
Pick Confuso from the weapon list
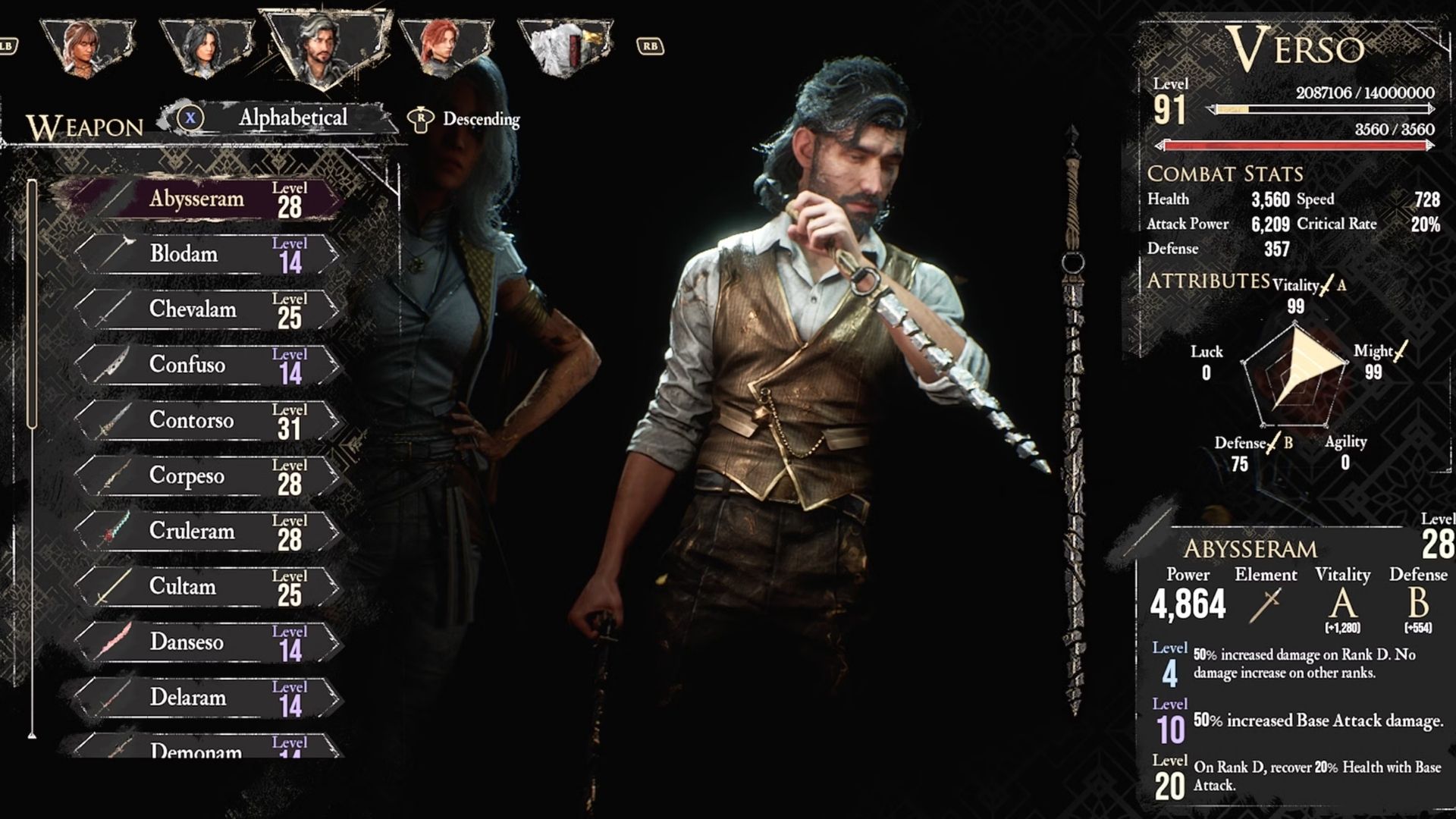pyautogui.click(x=205, y=365)
